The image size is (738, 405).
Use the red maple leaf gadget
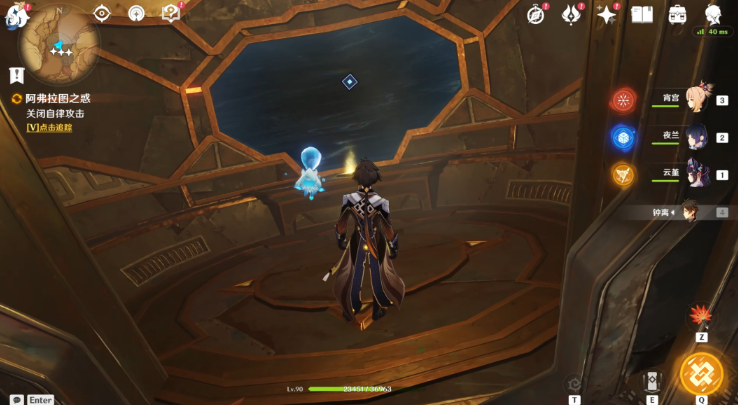click(701, 316)
